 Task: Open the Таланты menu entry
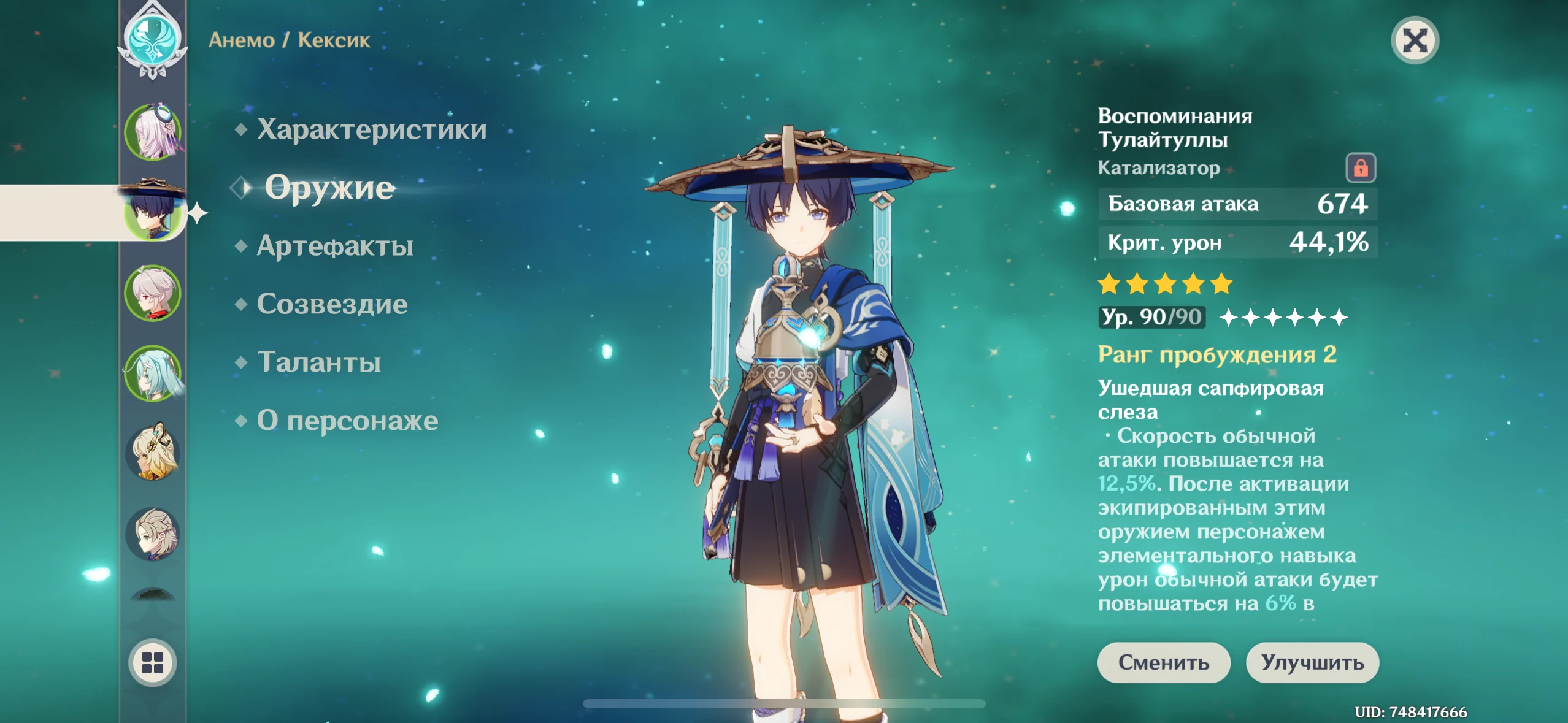318,362
